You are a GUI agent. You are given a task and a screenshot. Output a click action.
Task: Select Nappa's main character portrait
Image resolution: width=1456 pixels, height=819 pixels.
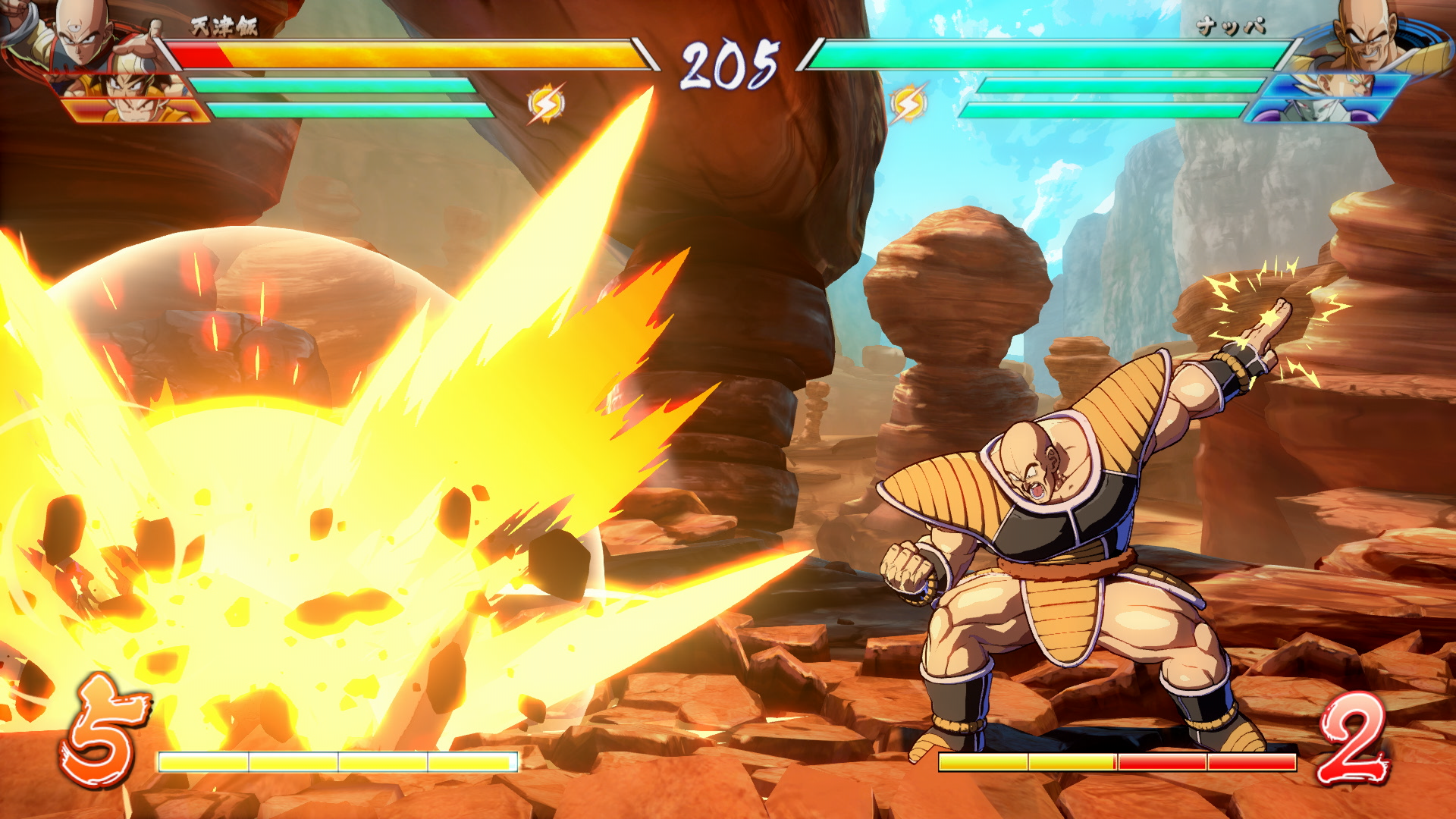[x=1365, y=34]
